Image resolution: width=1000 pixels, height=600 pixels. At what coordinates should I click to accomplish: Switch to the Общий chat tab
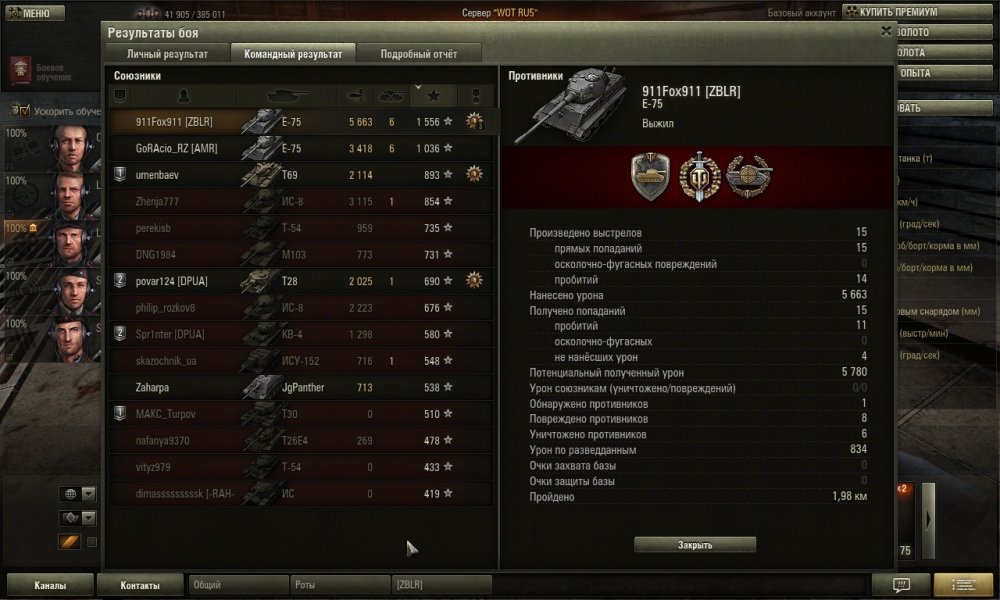coord(236,583)
